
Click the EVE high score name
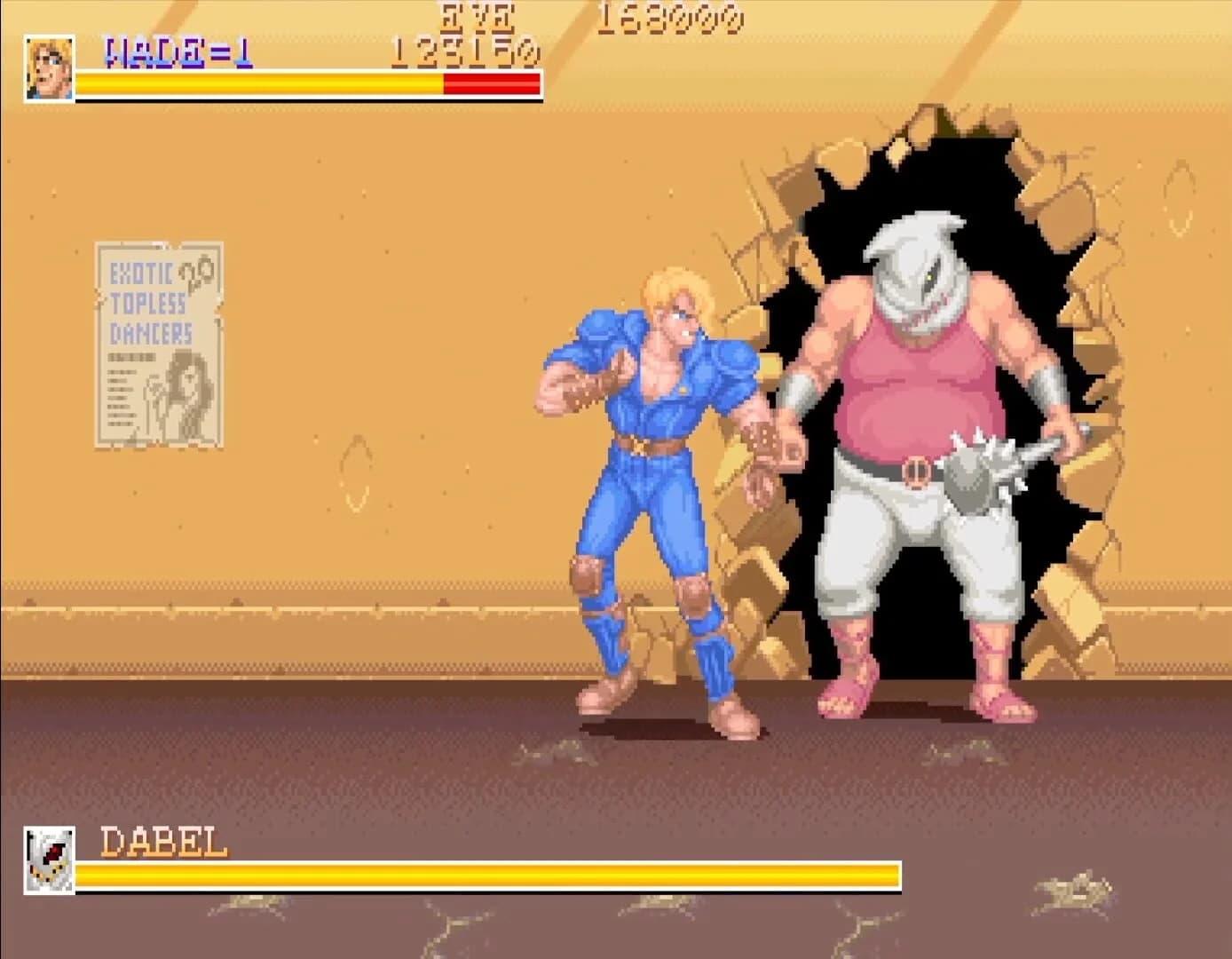[473, 18]
